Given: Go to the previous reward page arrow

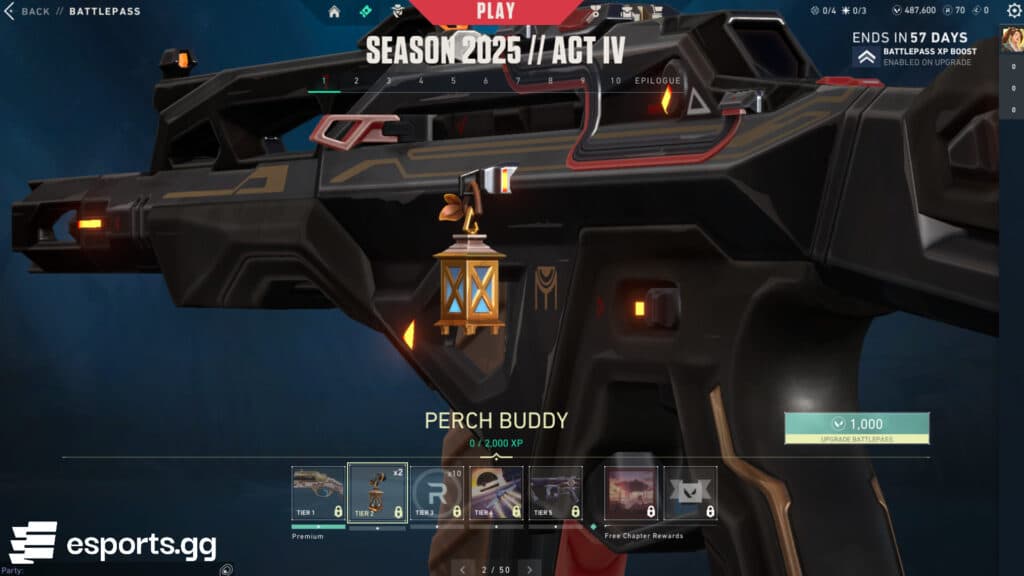Looking at the screenshot, I should [462, 569].
